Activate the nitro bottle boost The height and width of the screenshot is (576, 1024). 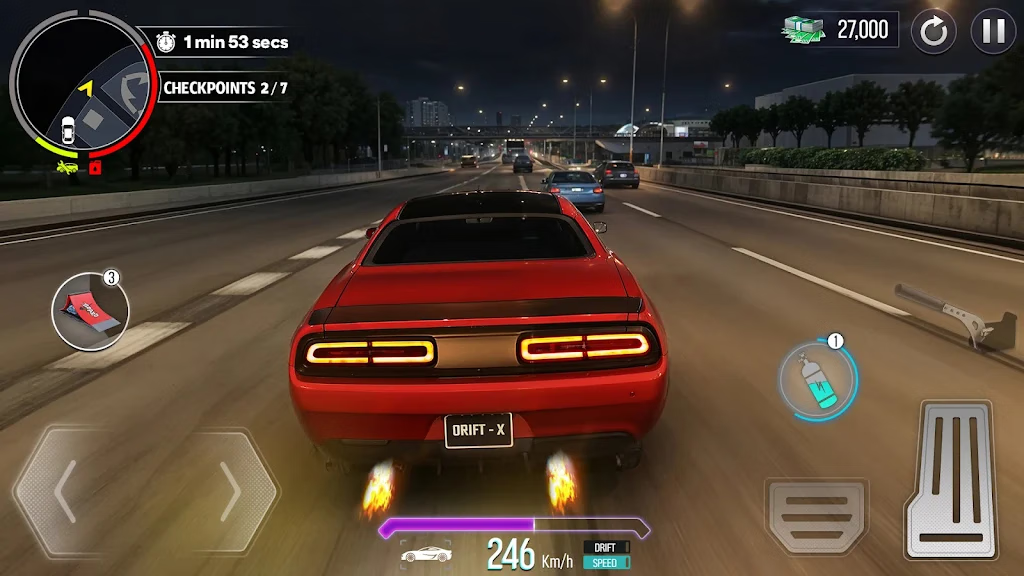[819, 380]
